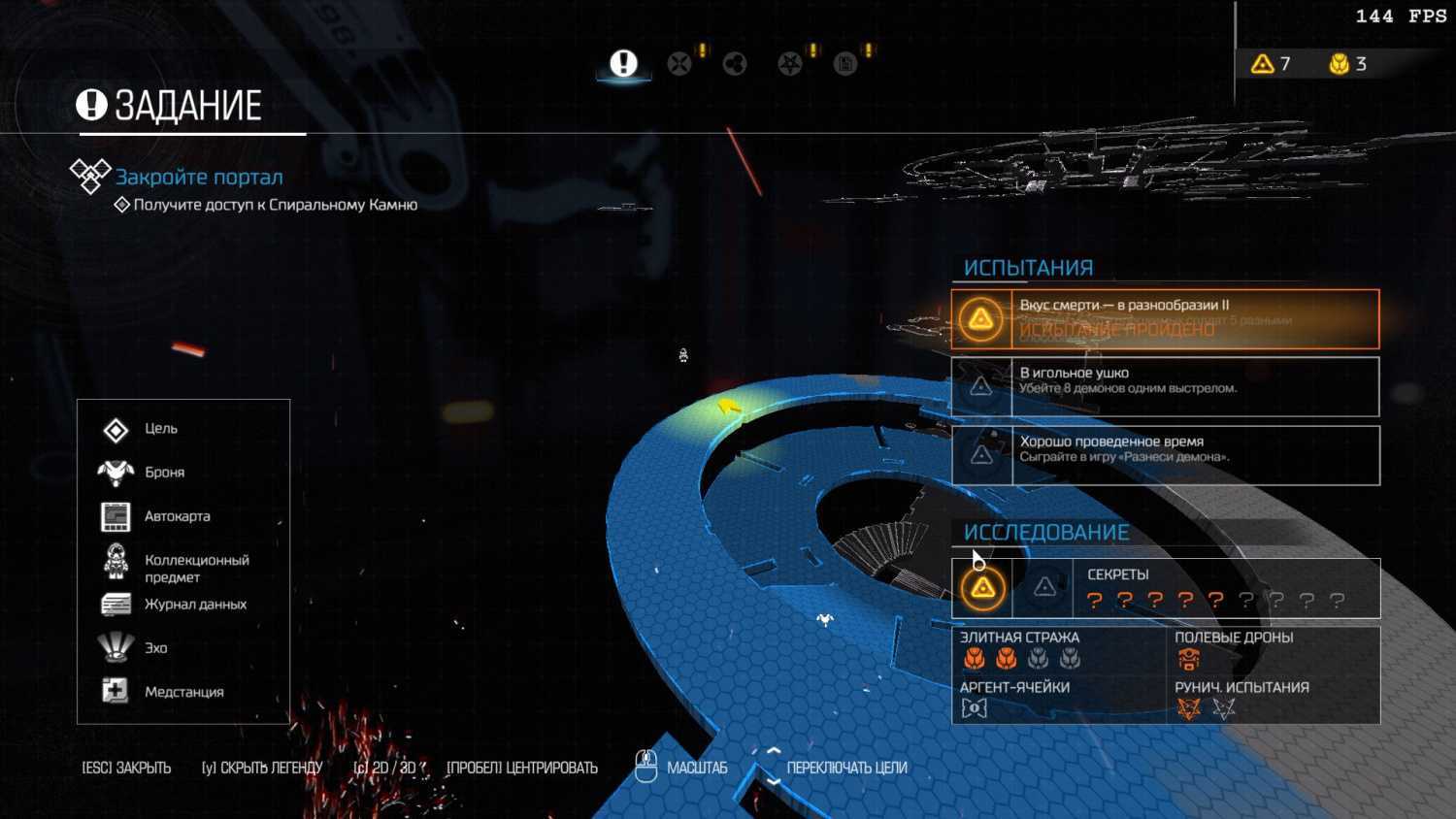Select the 'Закройте портал' objective
Screen dimensions: 1456x819
(199, 177)
